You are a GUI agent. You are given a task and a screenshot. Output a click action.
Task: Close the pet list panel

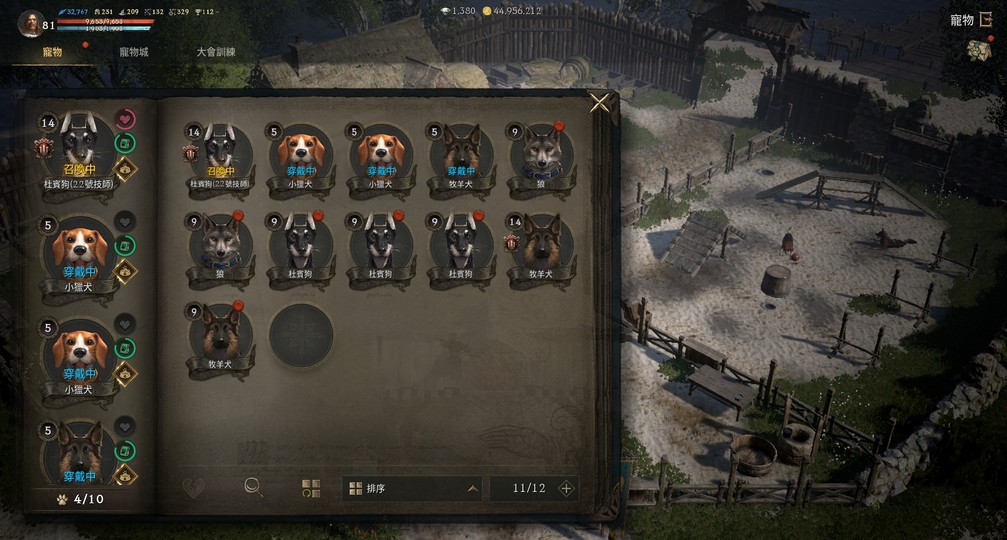point(599,103)
